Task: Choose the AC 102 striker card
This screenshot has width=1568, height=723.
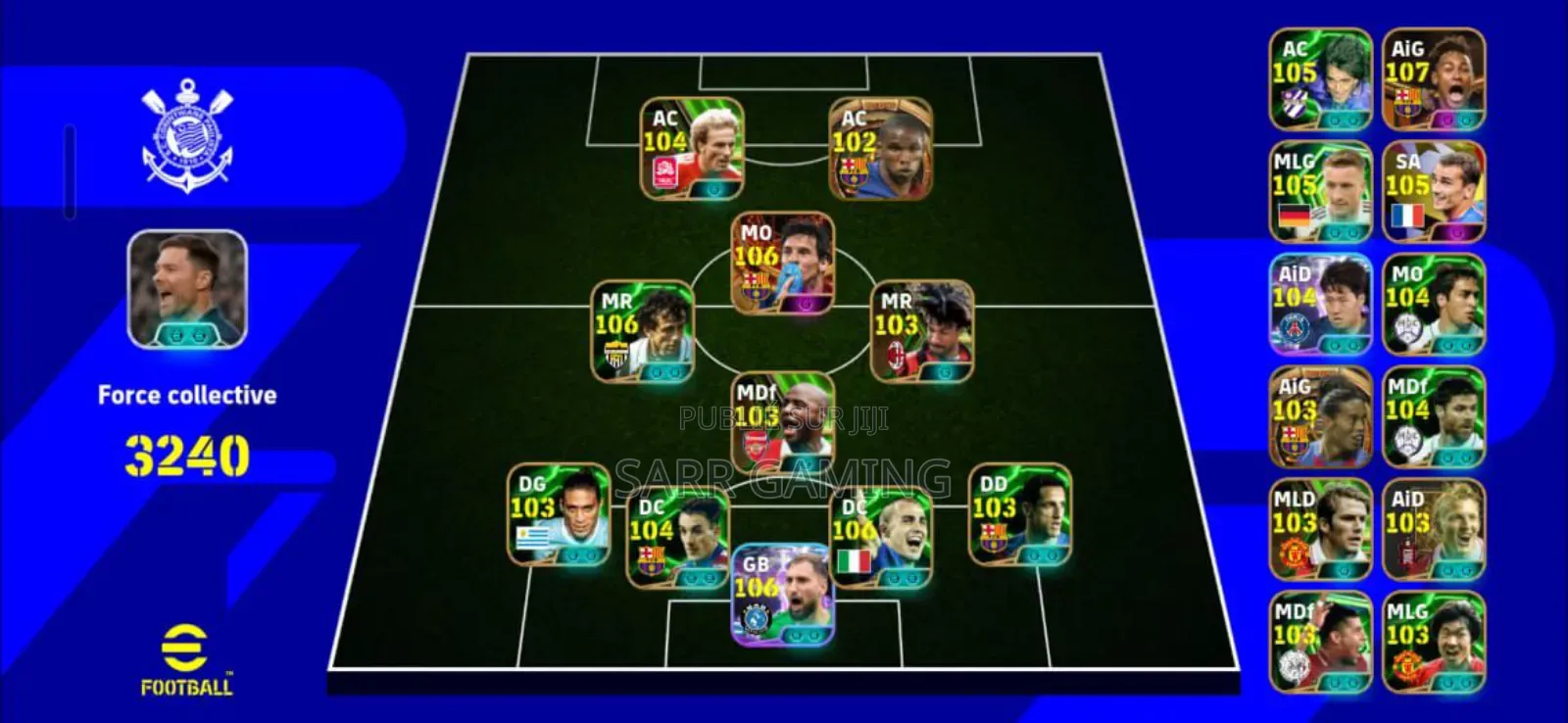Action: coord(880,149)
